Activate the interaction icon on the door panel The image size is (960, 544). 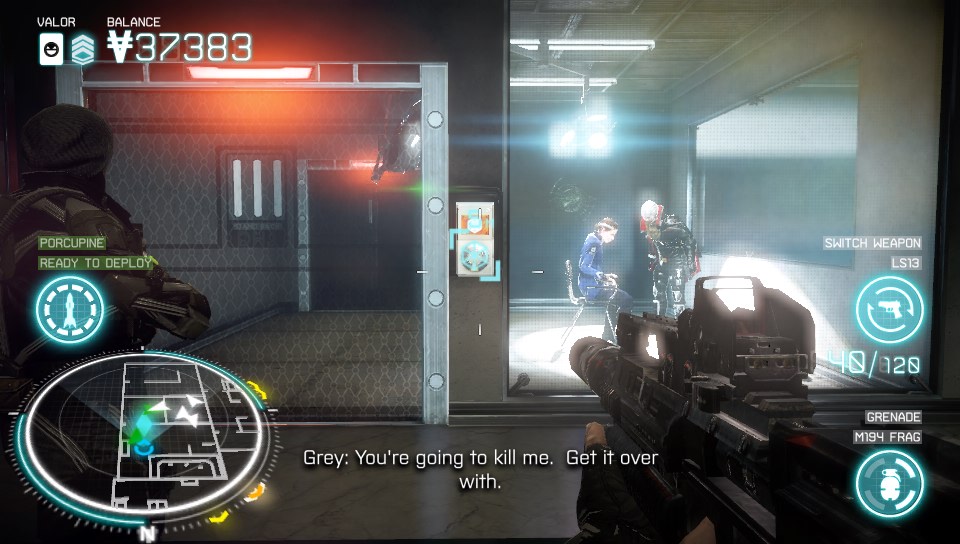click(x=474, y=239)
